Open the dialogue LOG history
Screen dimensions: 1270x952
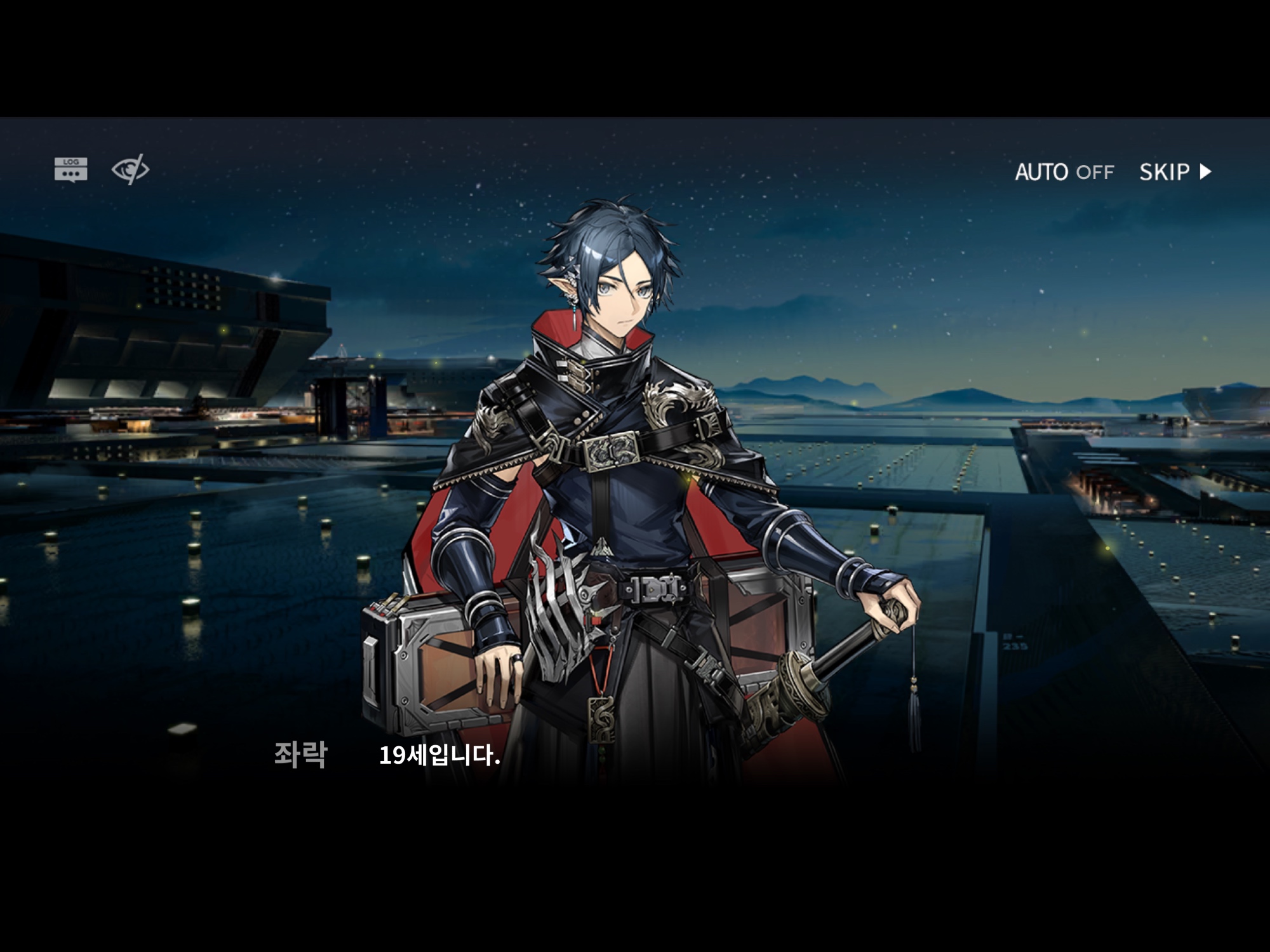pos(70,170)
